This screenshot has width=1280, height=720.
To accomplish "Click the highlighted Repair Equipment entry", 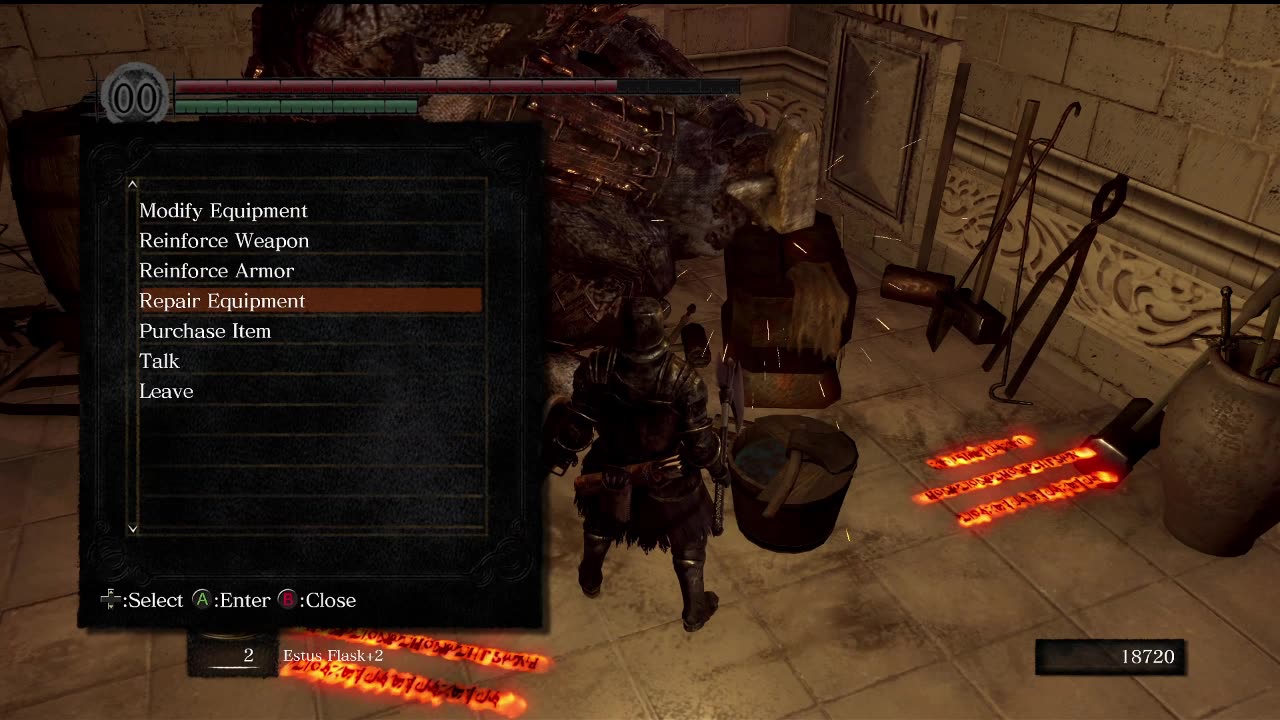I will [x=222, y=301].
